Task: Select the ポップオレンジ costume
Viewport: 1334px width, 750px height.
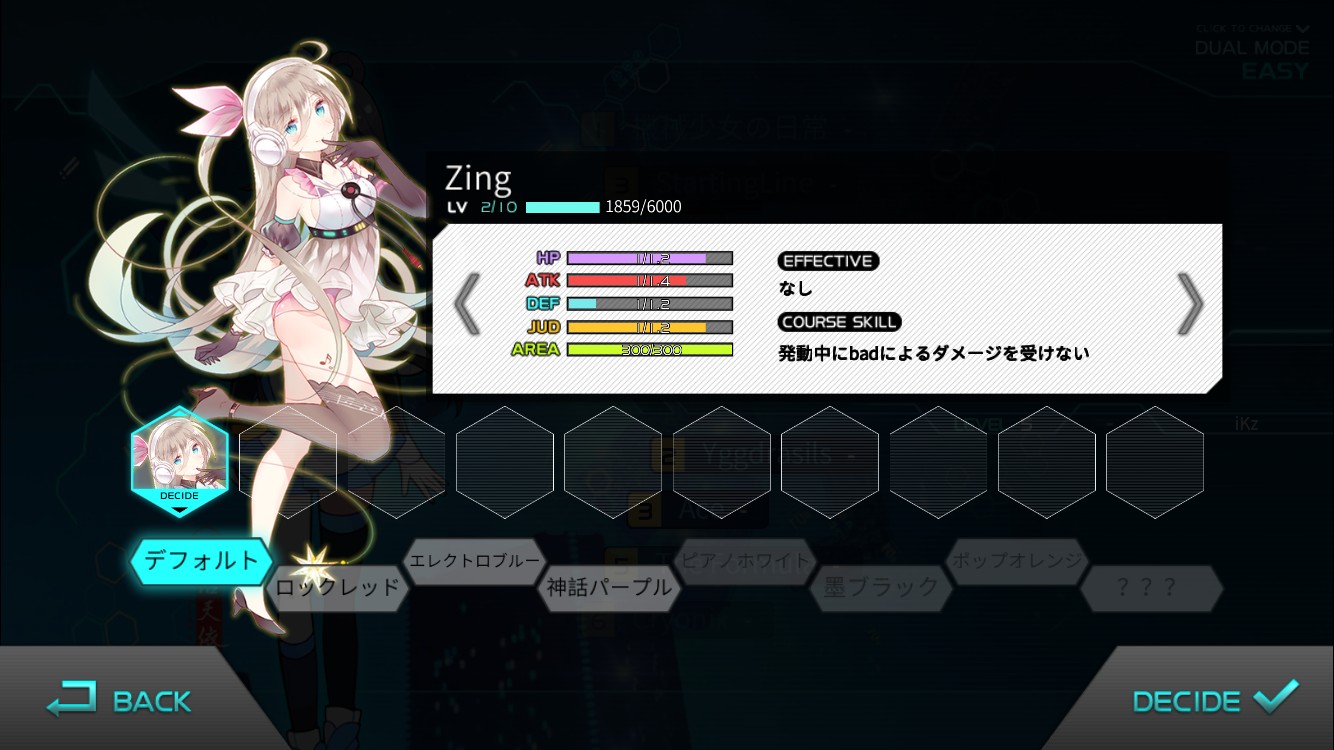Action: (x=1016, y=562)
